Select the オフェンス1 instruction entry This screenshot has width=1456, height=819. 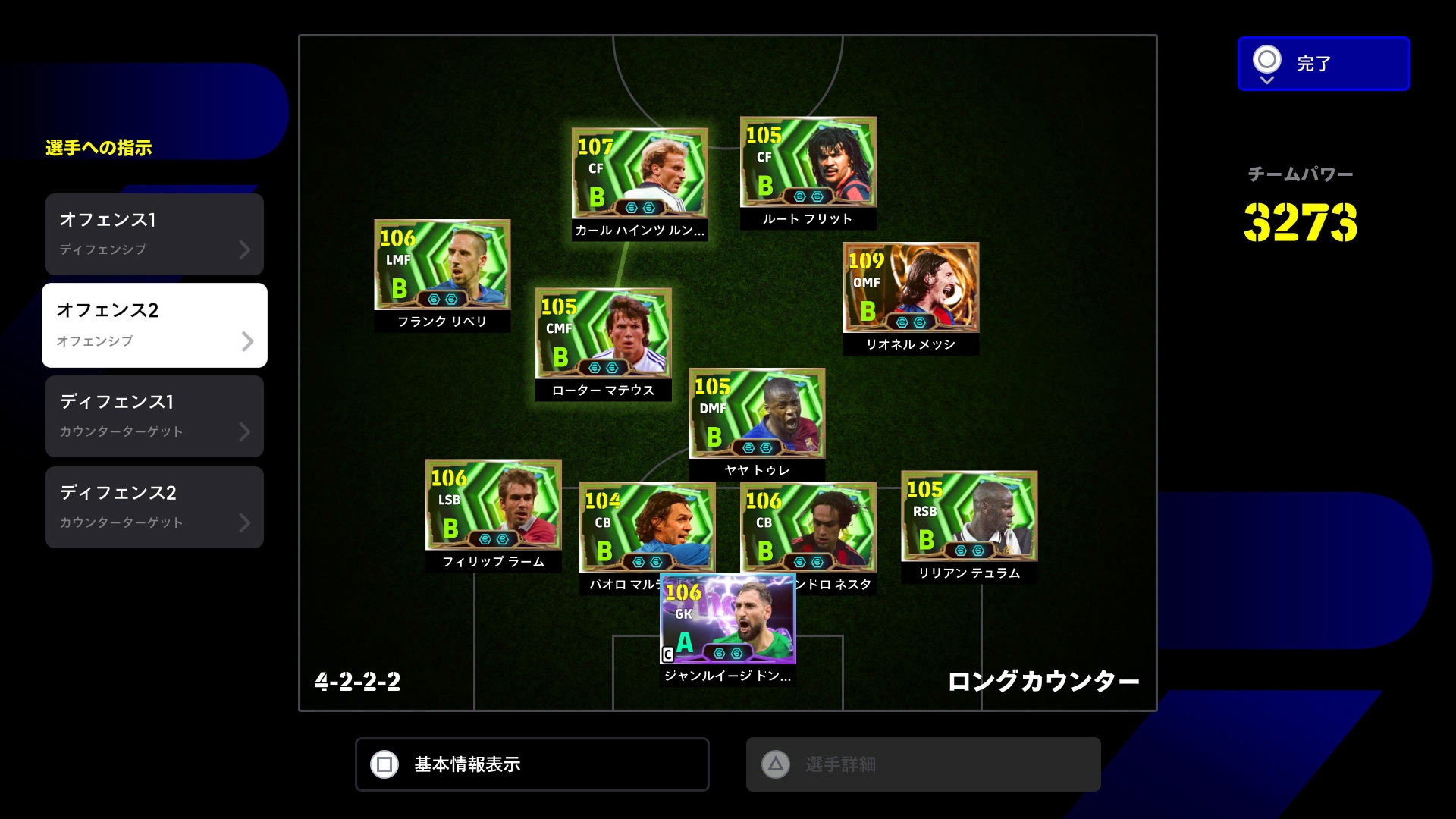coord(155,234)
